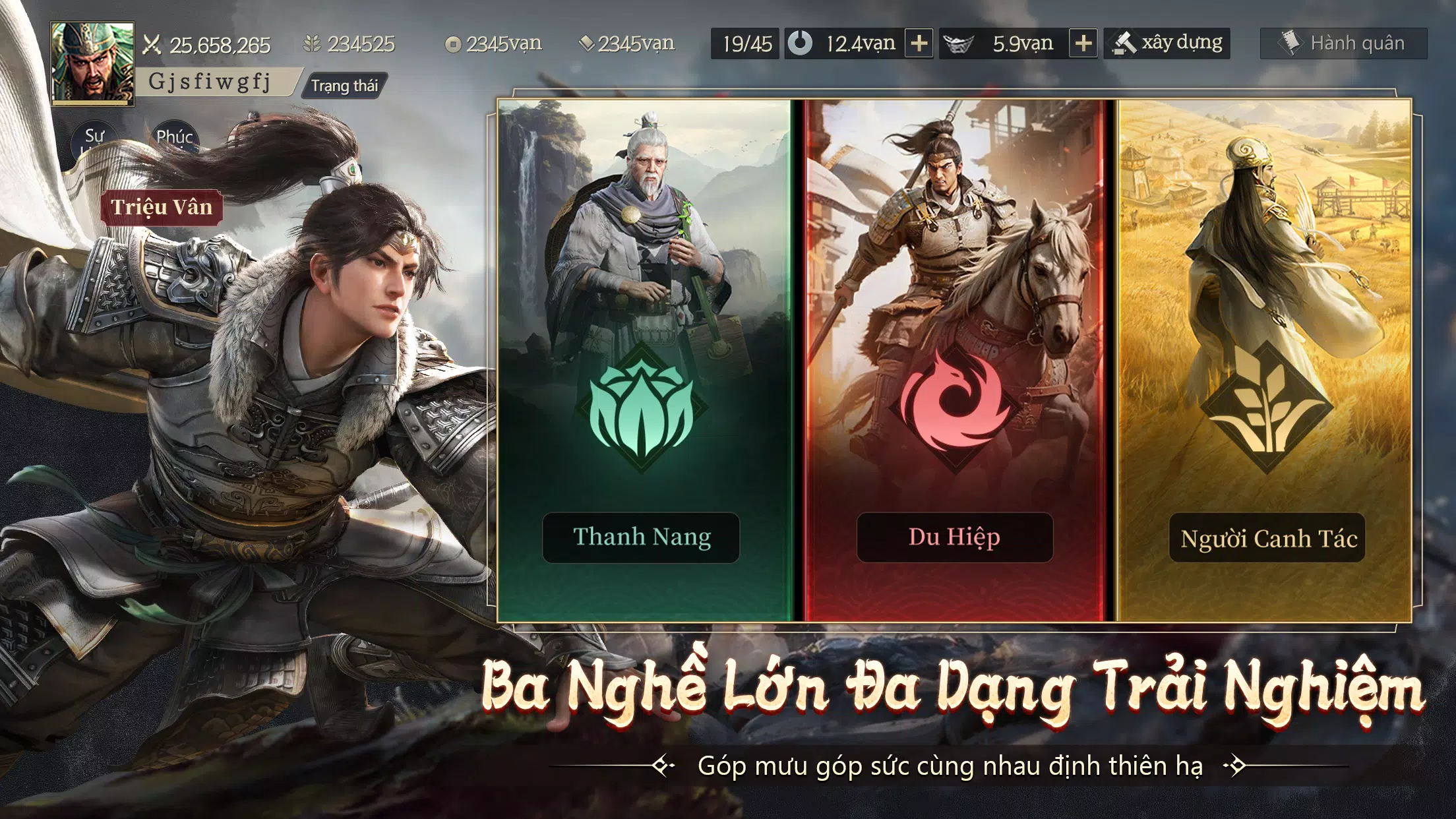
Task: Click the crossed swords power icon
Action: point(152,45)
